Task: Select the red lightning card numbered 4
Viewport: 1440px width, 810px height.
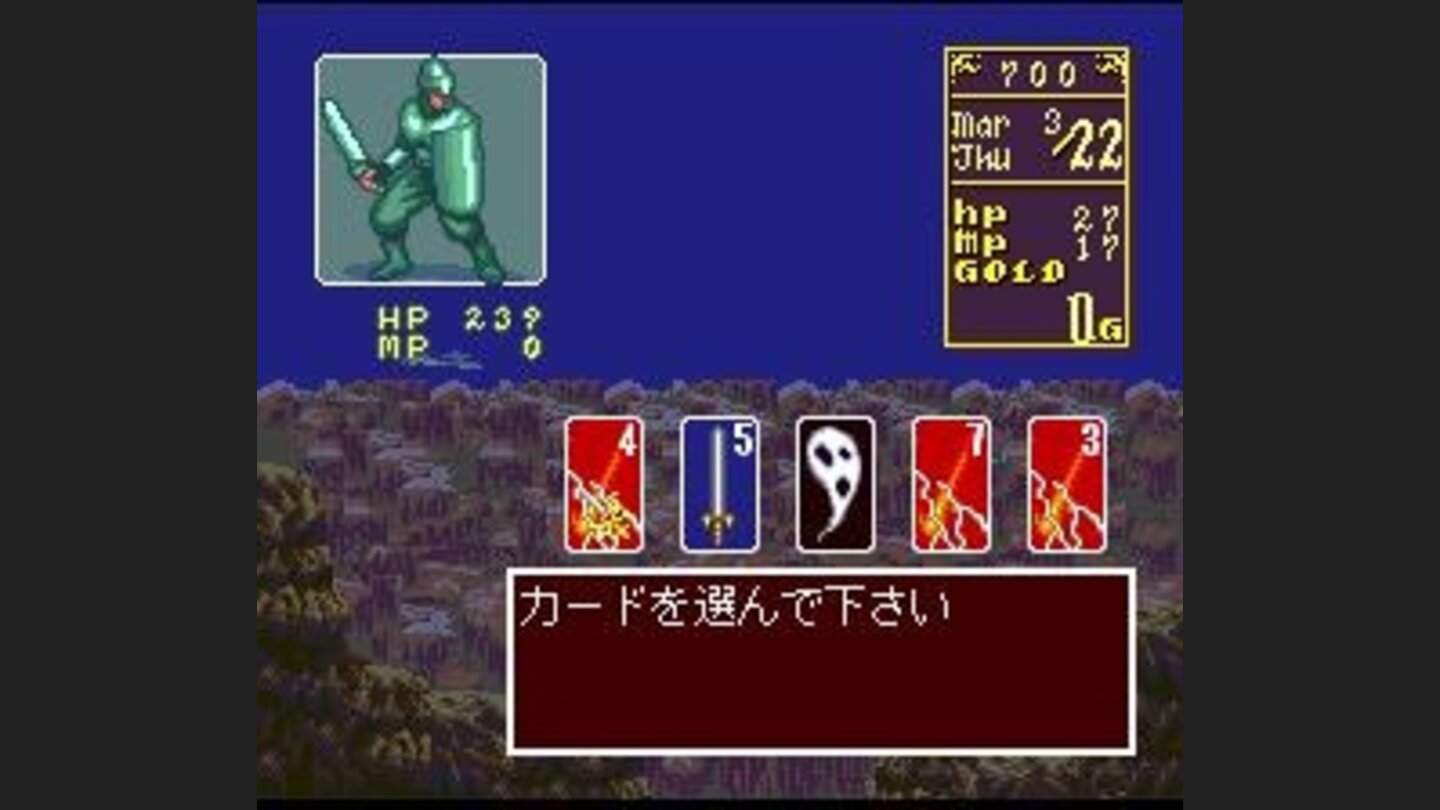Action: (x=602, y=485)
